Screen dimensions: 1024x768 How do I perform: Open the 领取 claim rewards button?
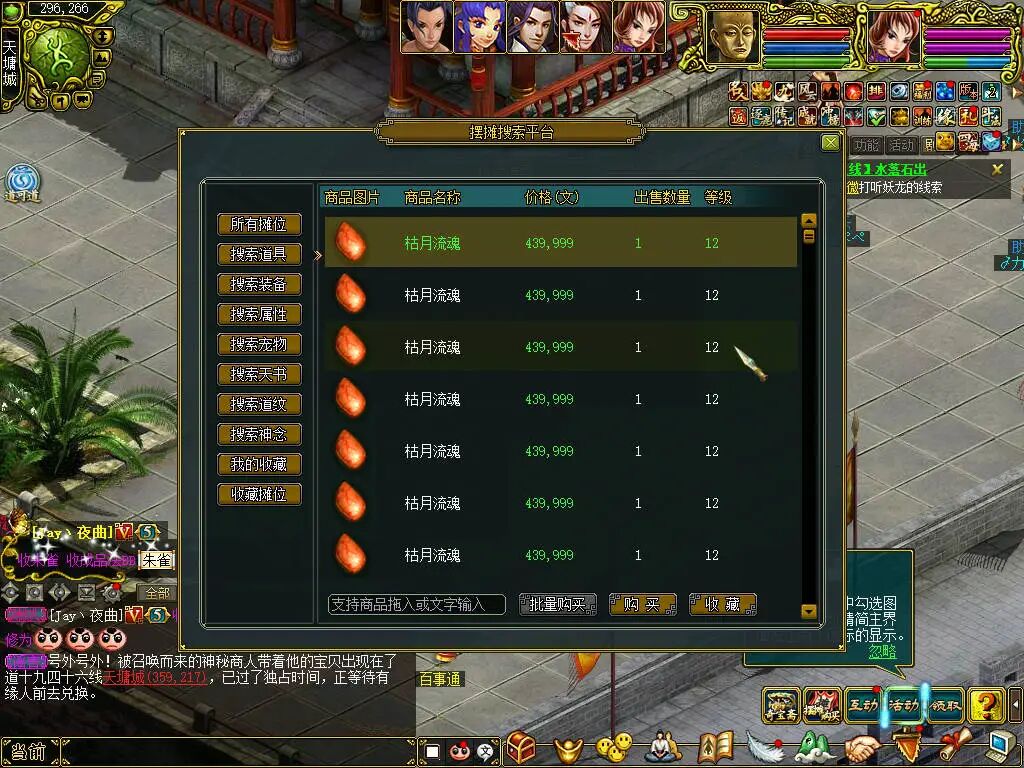click(x=945, y=705)
